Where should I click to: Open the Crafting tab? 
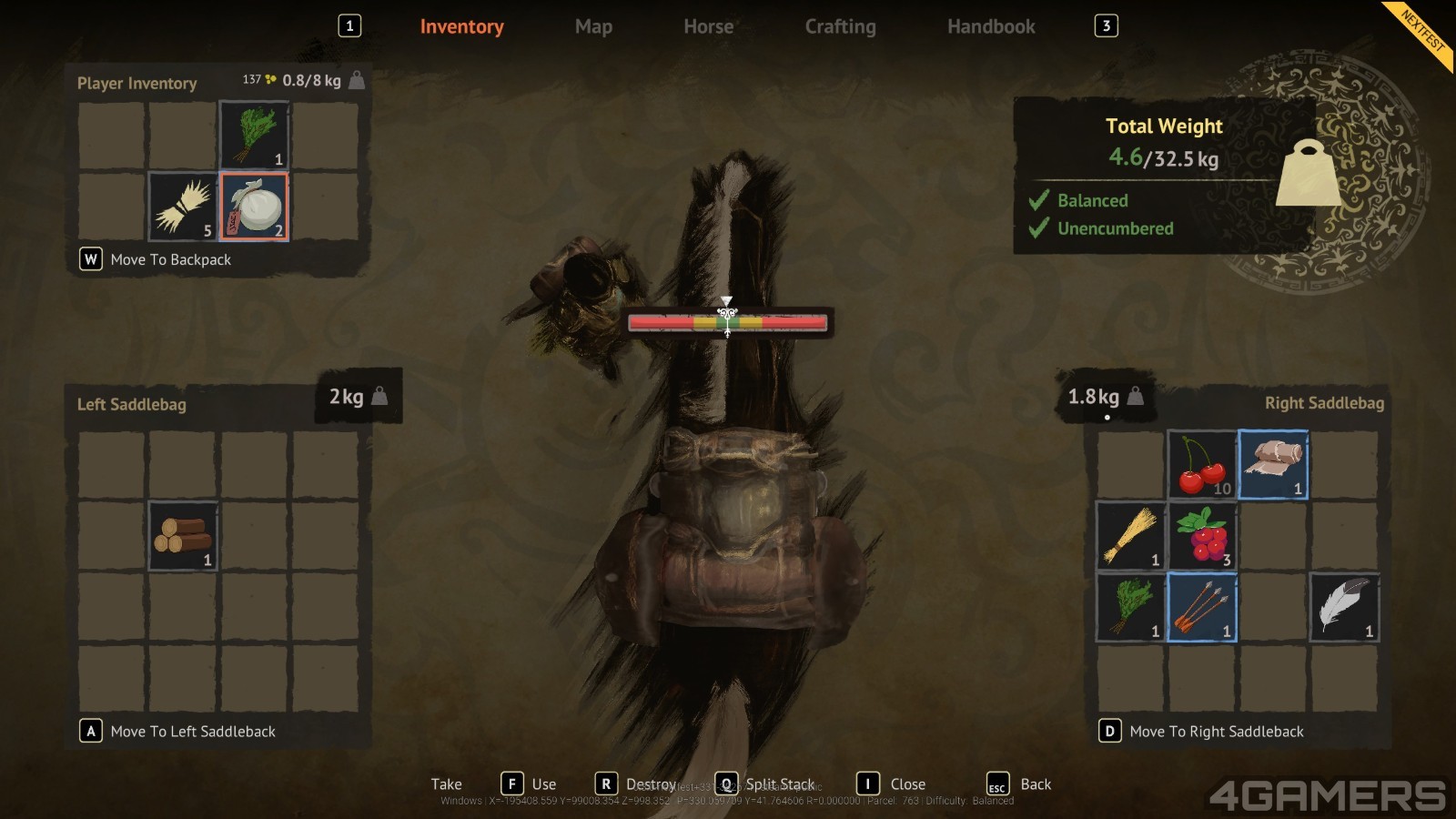(x=840, y=27)
